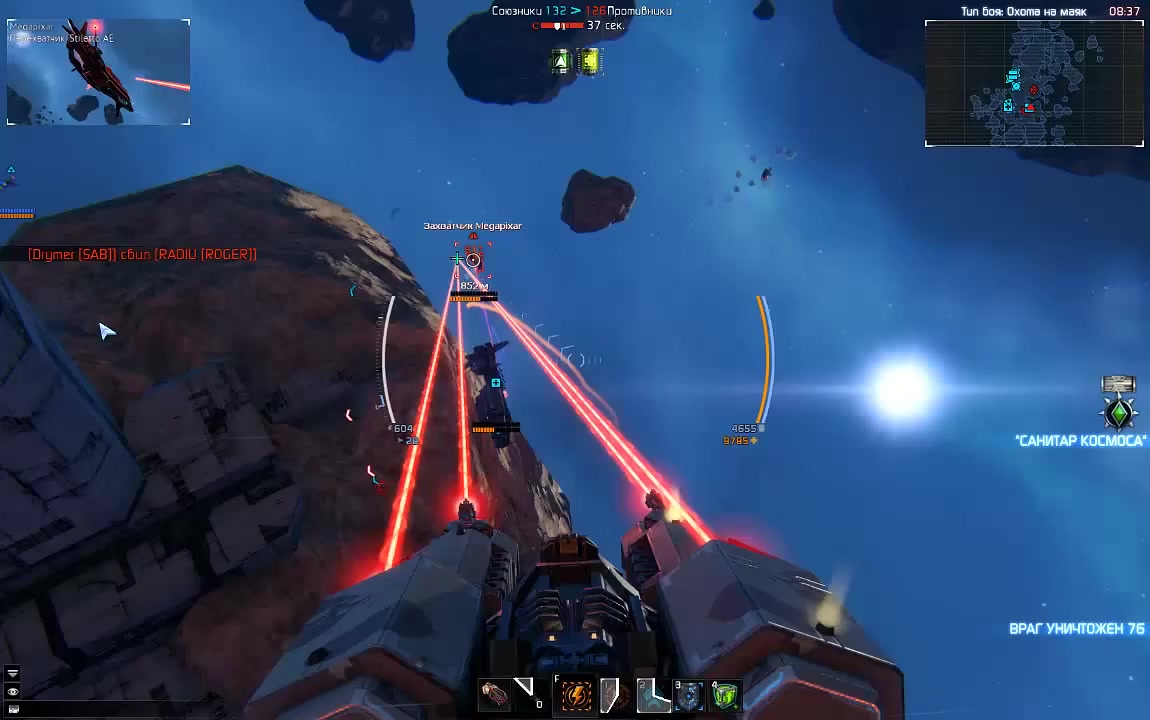
Task: Click the tactical minimap
Action: pyautogui.click(x=1034, y=84)
